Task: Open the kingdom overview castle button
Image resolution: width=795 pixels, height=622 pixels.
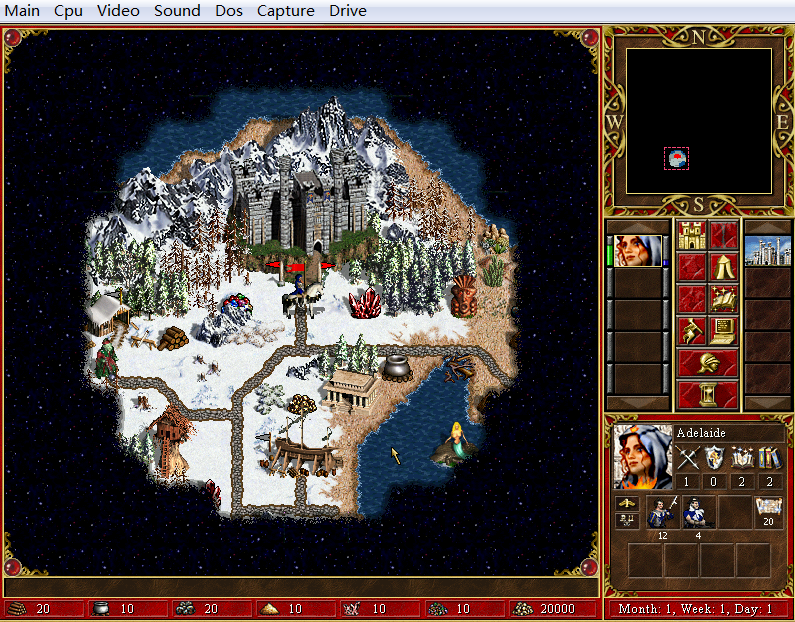Action: pos(692,235)
